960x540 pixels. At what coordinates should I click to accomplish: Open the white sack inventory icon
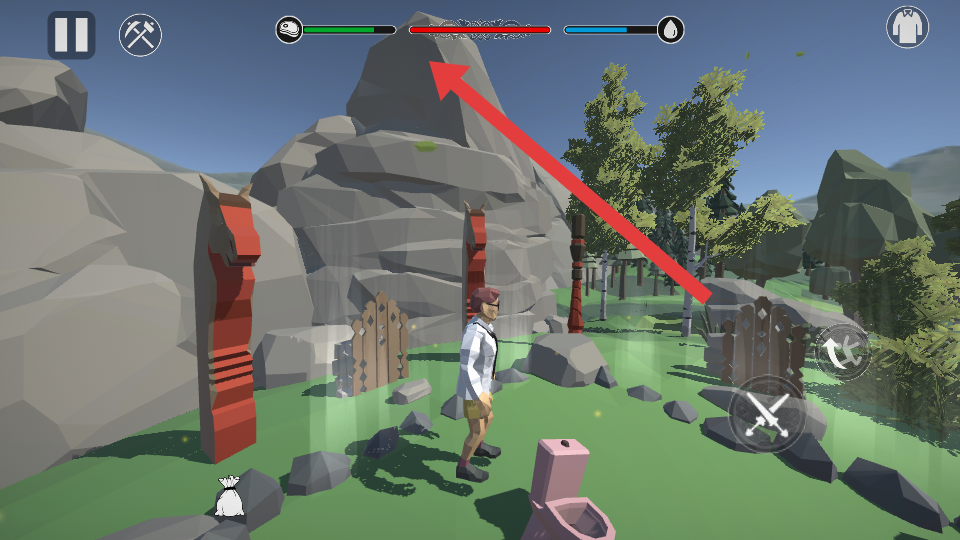coord(229,497)
